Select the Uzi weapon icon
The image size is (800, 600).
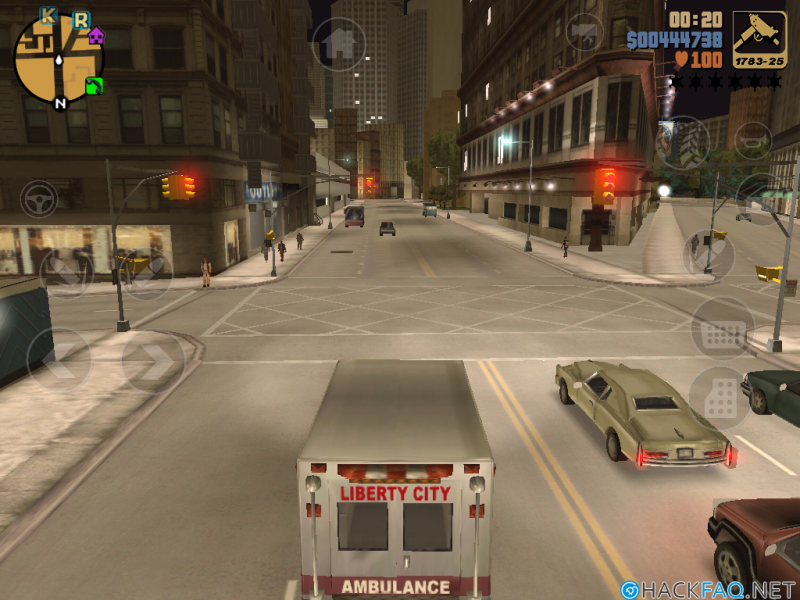click(x=759, y=39)
